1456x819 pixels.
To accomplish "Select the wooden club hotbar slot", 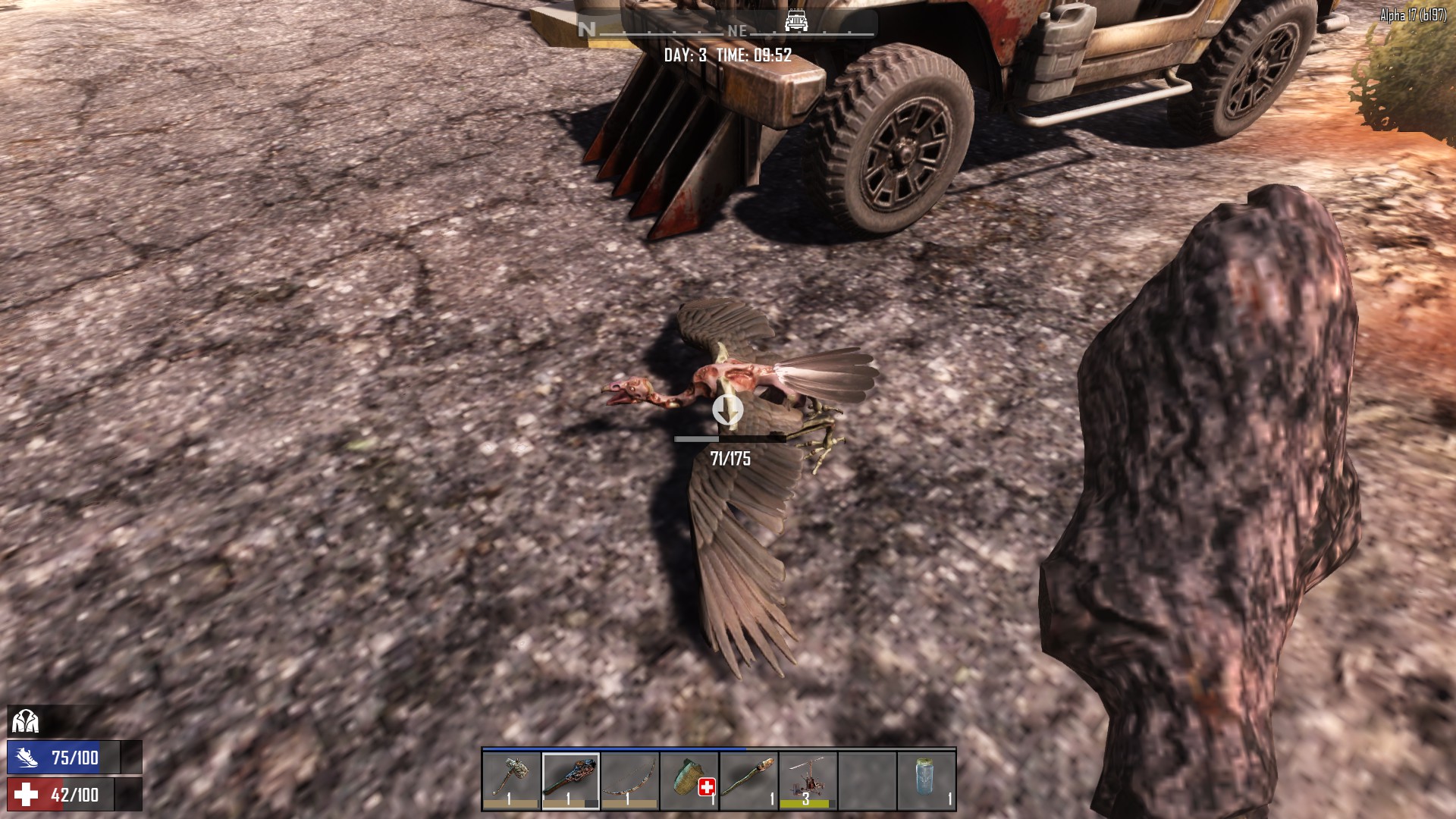I will (x=570, y=780).
